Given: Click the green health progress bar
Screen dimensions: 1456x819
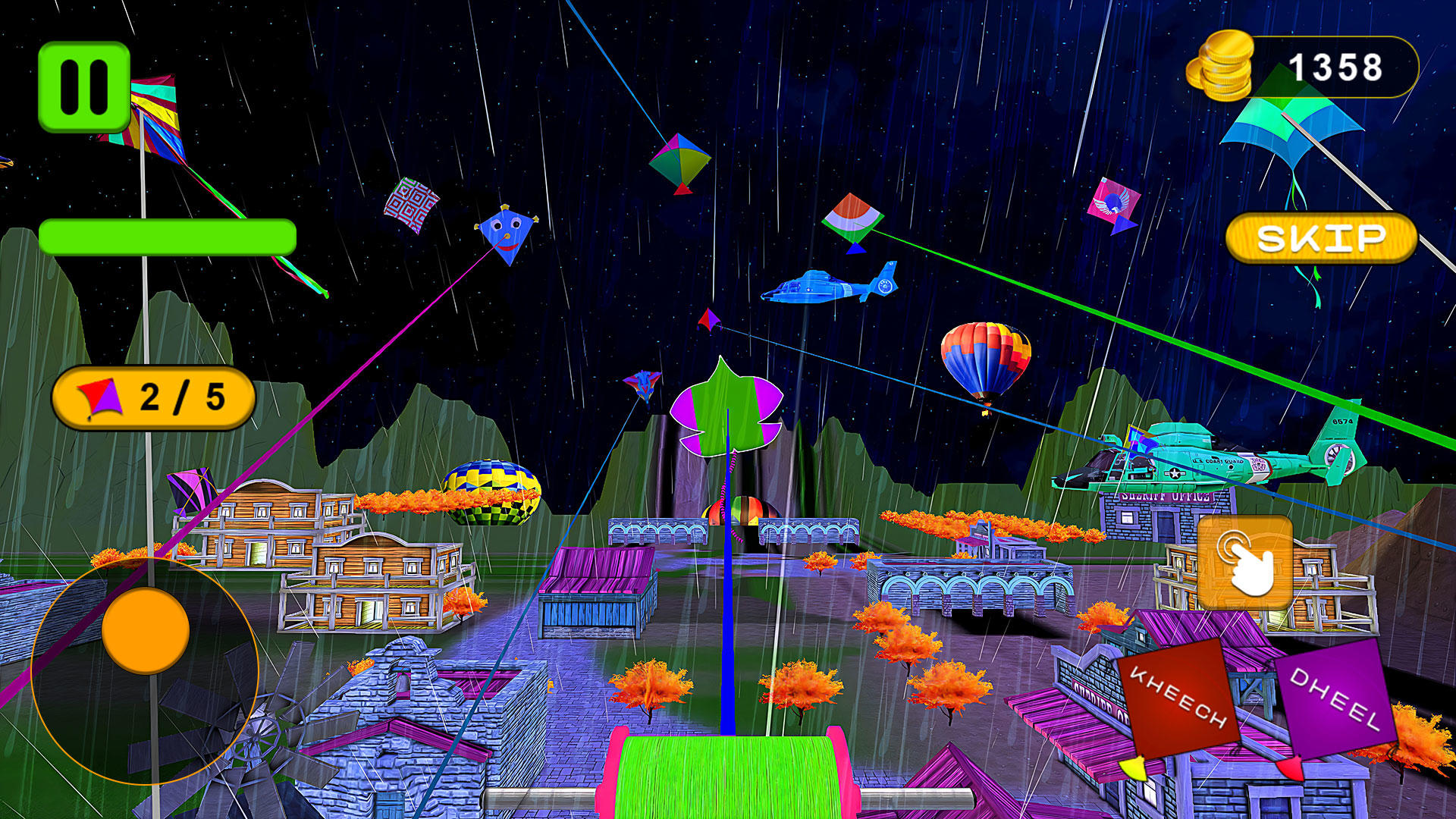Looking at the screenshot, I should [x=167, y=237].
